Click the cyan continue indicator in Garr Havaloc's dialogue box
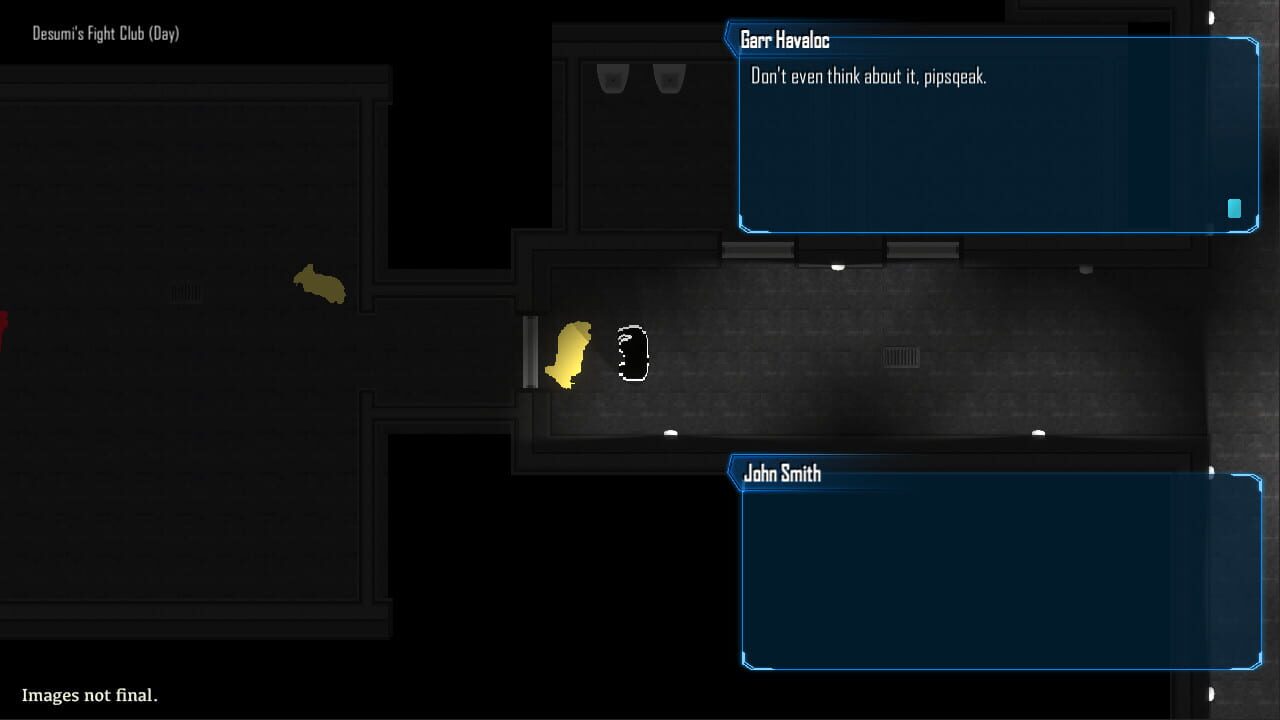Image resolution: width=1280 pixels, height=720 pixels. point(1233,208)
